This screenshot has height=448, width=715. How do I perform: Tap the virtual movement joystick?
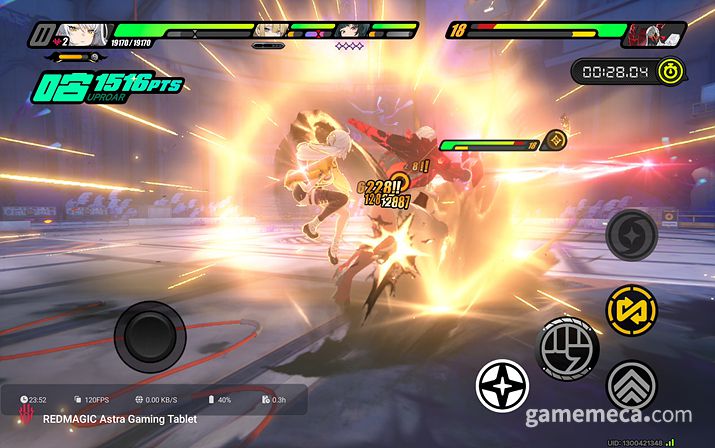[149, 335]
